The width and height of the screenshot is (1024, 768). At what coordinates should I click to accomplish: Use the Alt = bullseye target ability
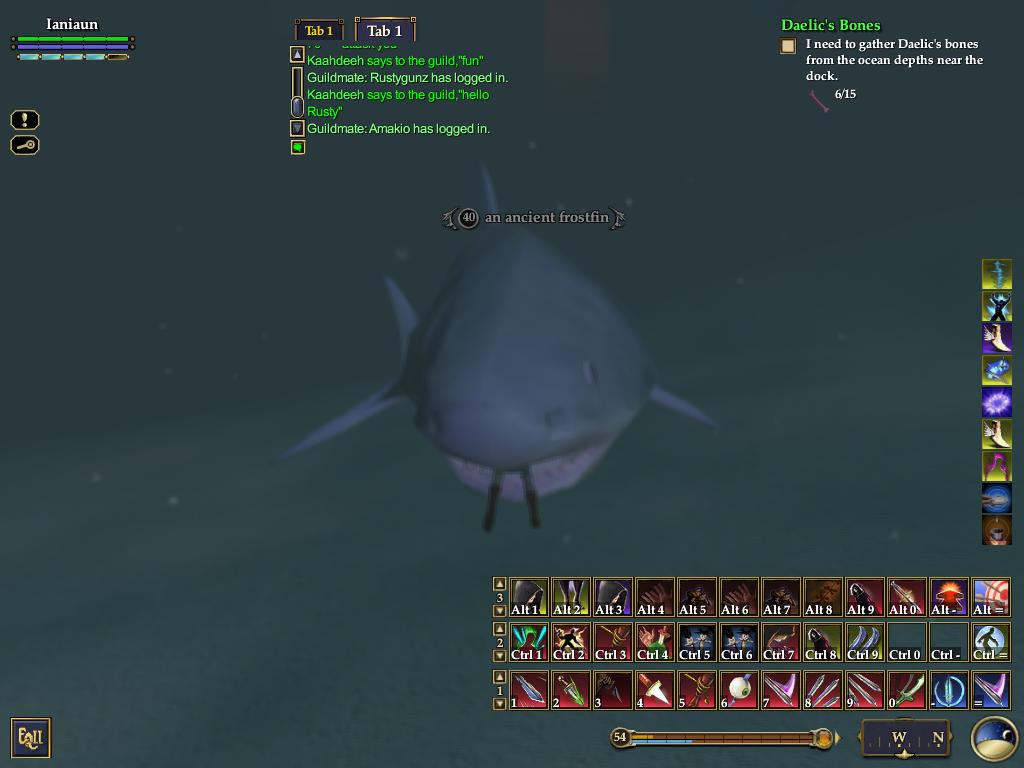pyautogui.click(x=990, y=596)
